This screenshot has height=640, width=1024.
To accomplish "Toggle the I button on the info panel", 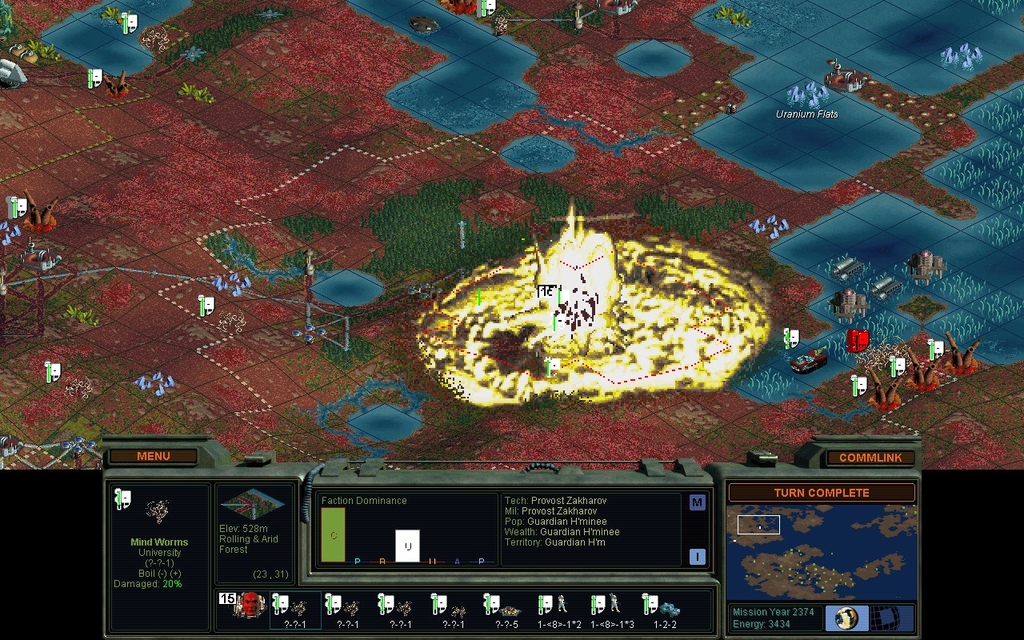I will [x=697, y=557].
